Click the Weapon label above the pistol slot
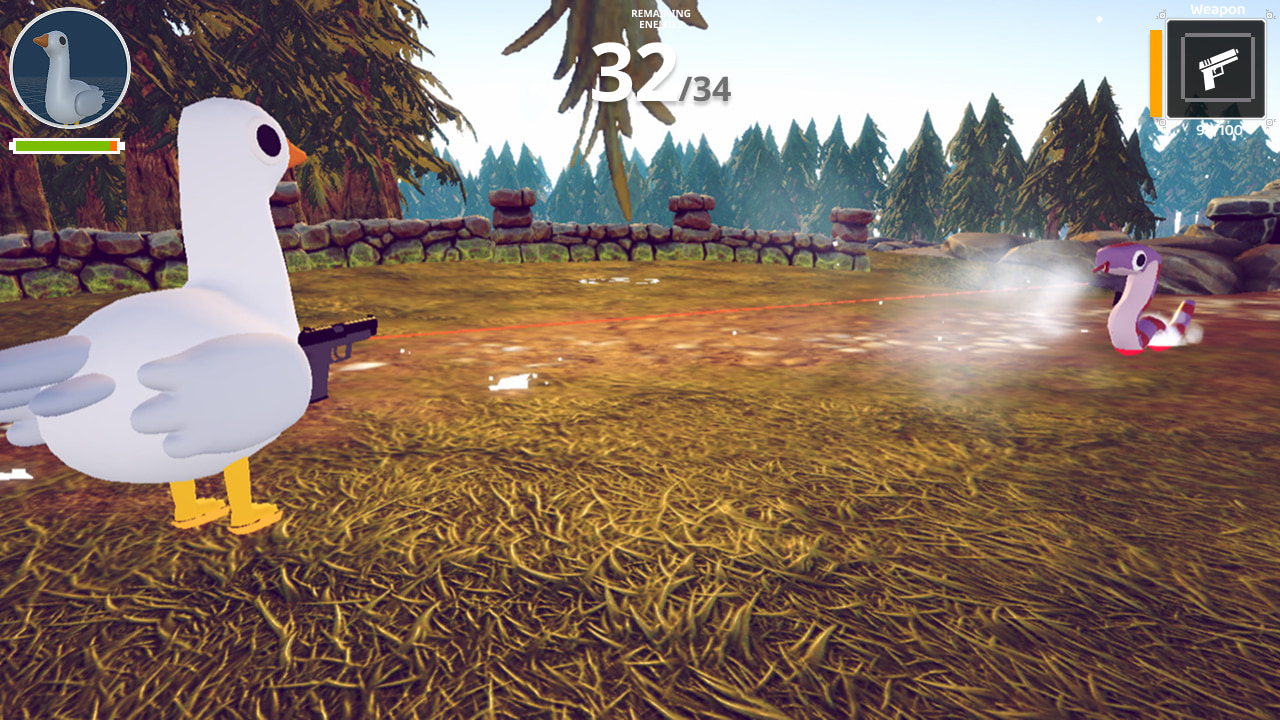 (x=1216, y=9)
